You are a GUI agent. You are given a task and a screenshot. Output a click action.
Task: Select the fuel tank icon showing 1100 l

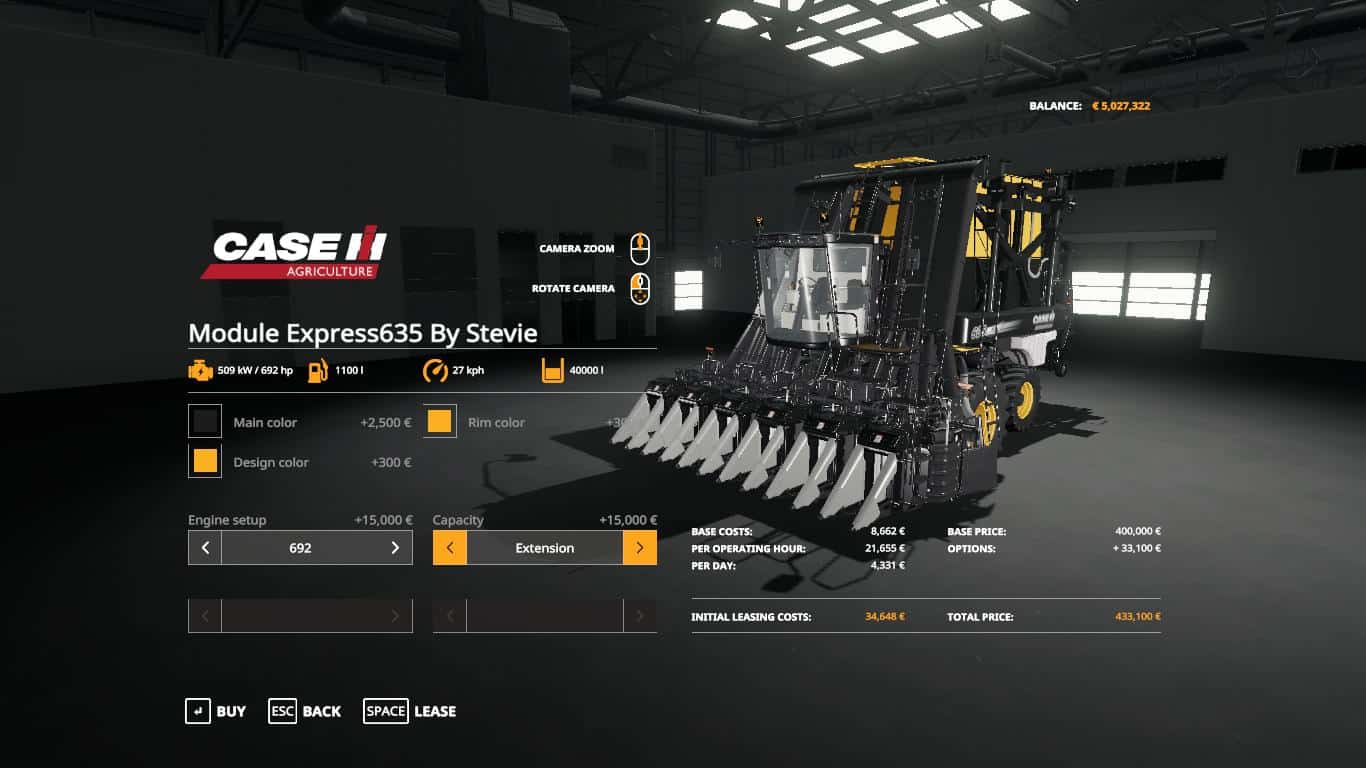point(317,369)
